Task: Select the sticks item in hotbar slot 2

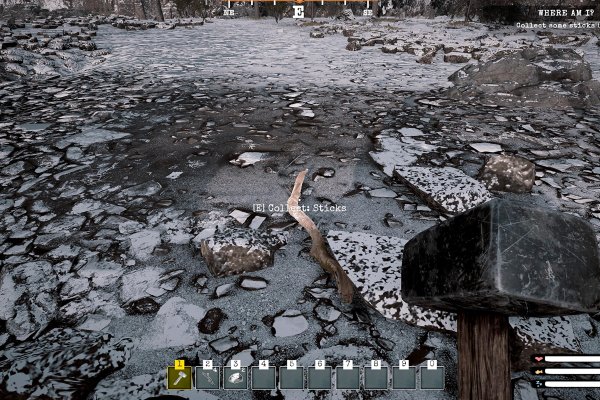Action: 207,377
